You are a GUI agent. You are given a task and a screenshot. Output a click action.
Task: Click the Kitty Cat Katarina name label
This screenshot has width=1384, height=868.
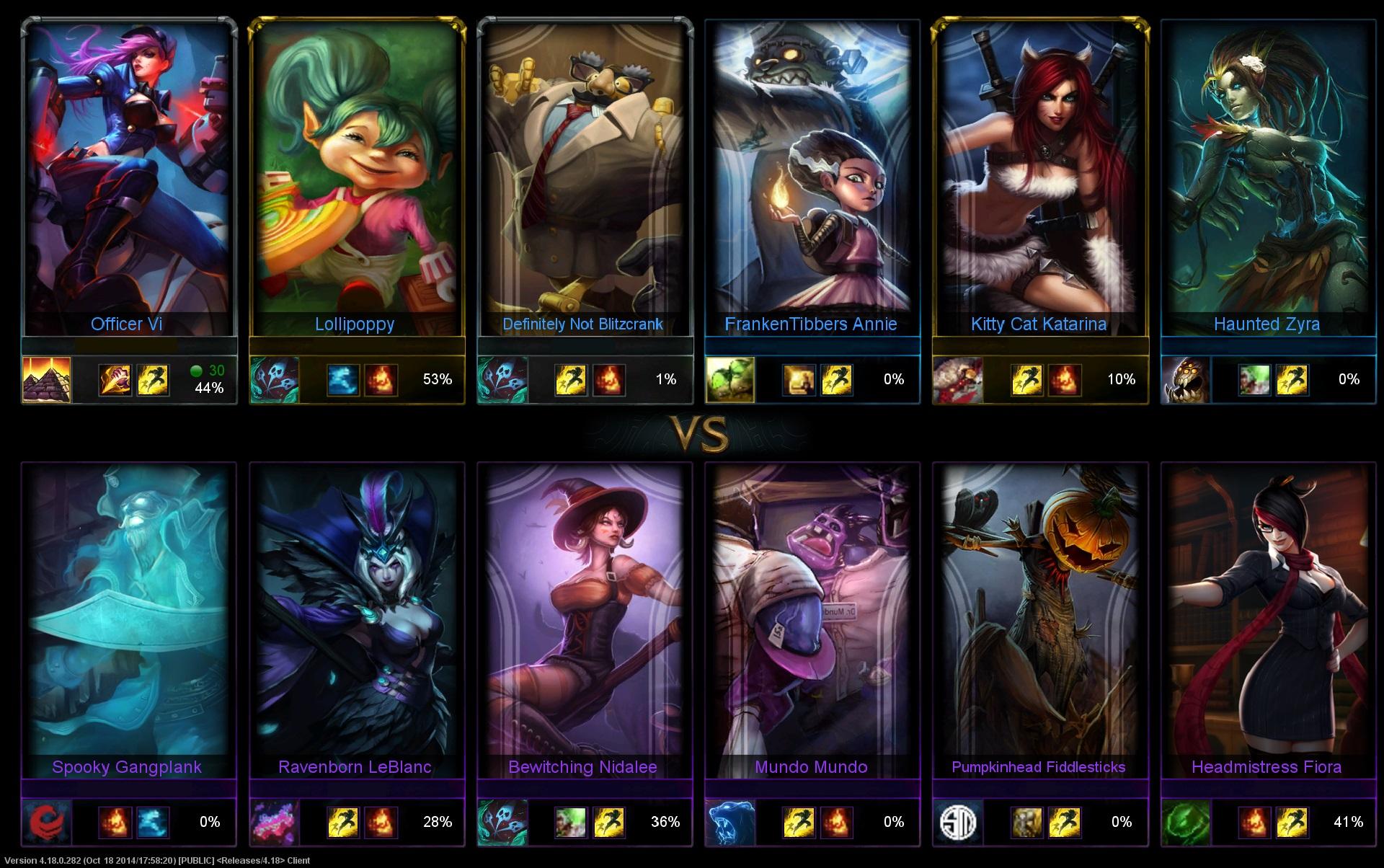click(x=1039, y=324)
